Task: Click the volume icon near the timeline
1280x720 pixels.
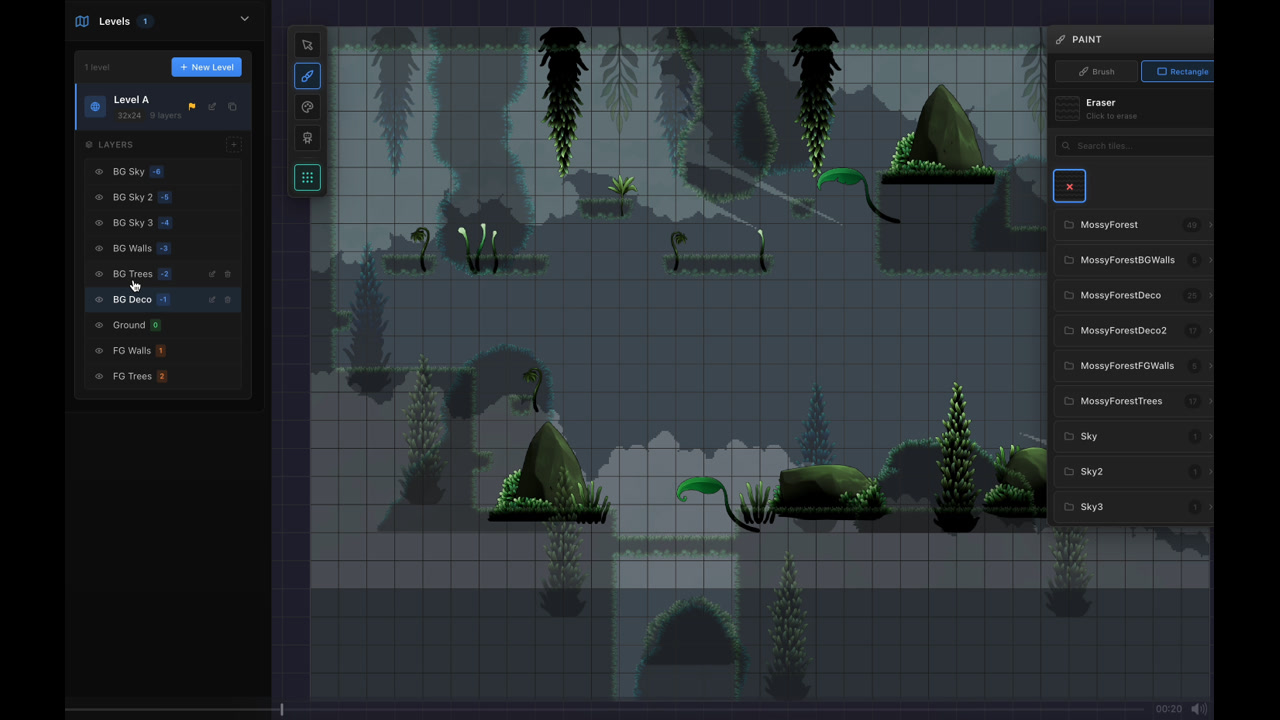Action: [1198, 709]
